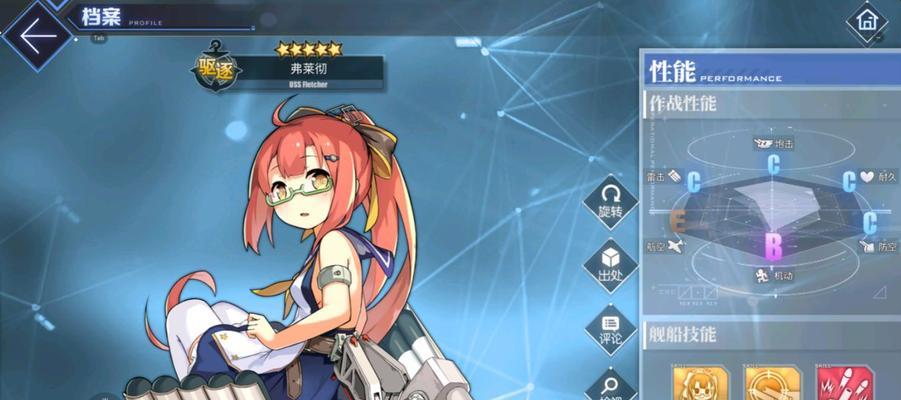901x400 pixels.
Task: Select the magnifying glass inspect button
Action: [x=610, y=384]
